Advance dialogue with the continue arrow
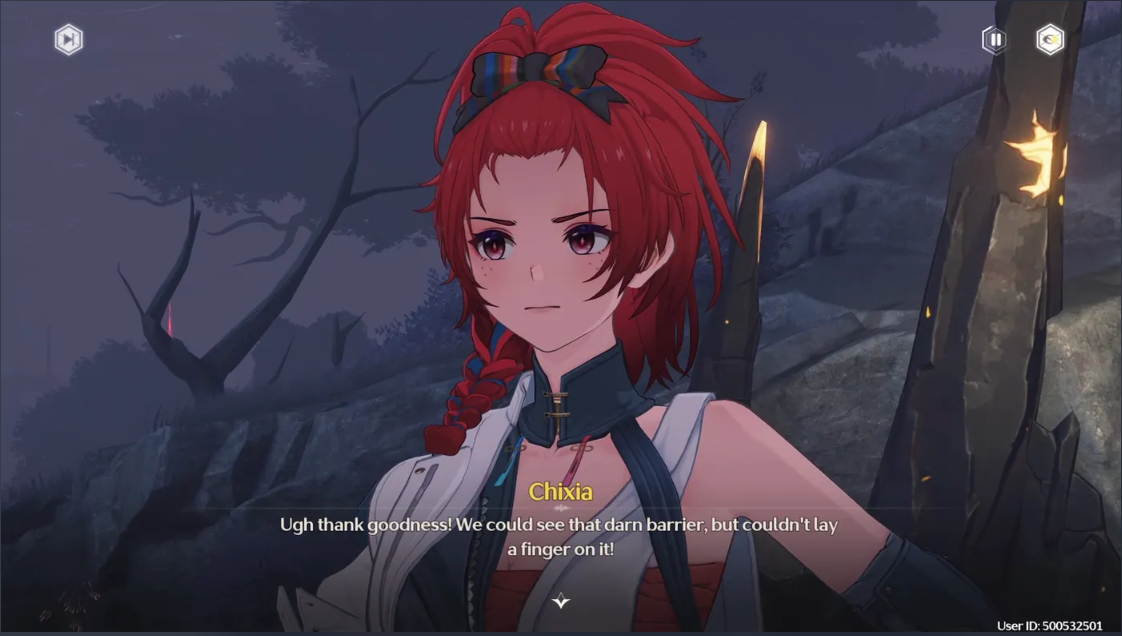 pyautogui.click(x=561, y=601)
